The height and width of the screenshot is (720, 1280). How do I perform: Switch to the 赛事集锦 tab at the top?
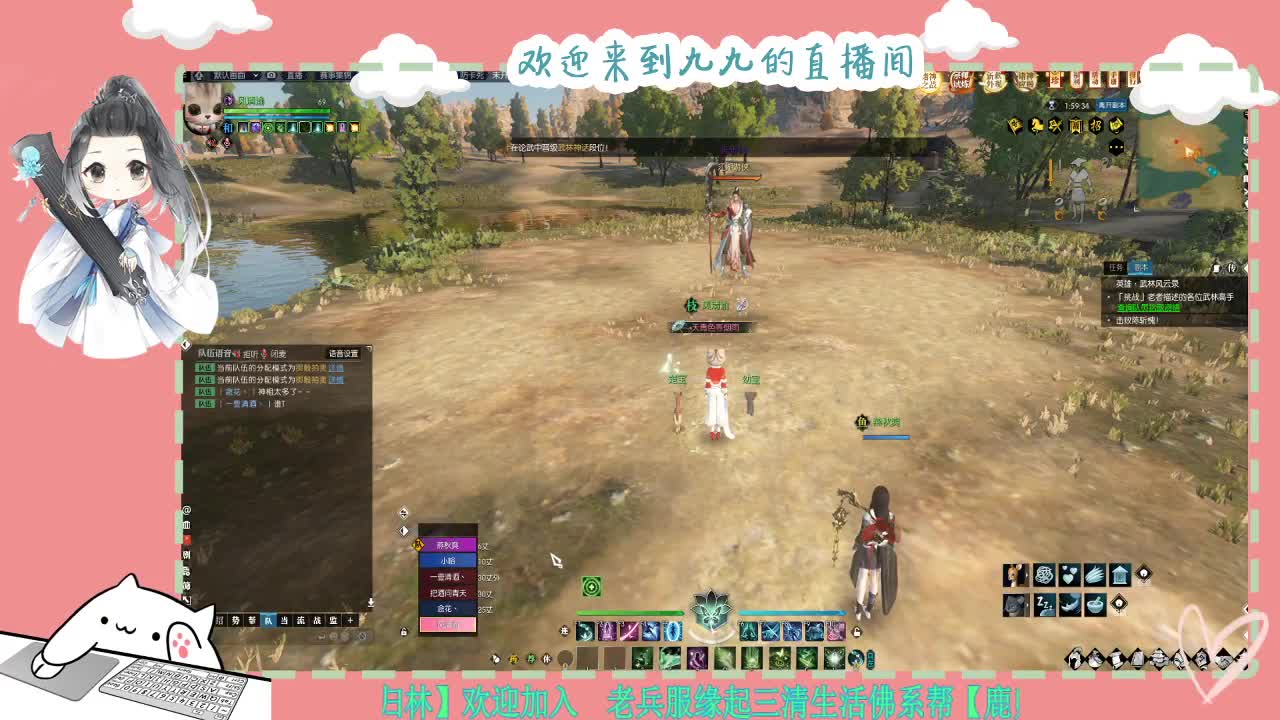334,74
